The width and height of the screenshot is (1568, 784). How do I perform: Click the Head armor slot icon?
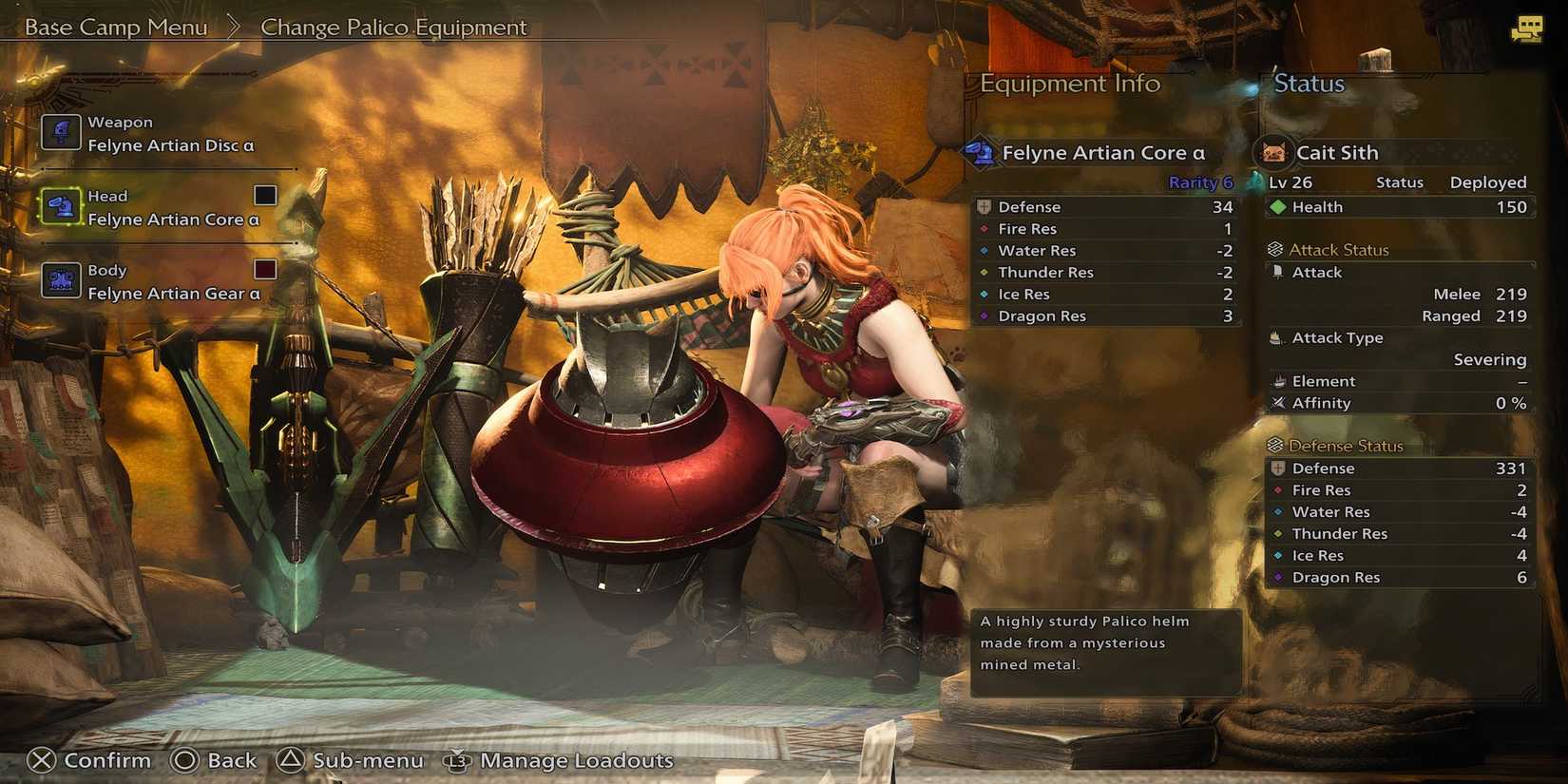tap(61, 206)
